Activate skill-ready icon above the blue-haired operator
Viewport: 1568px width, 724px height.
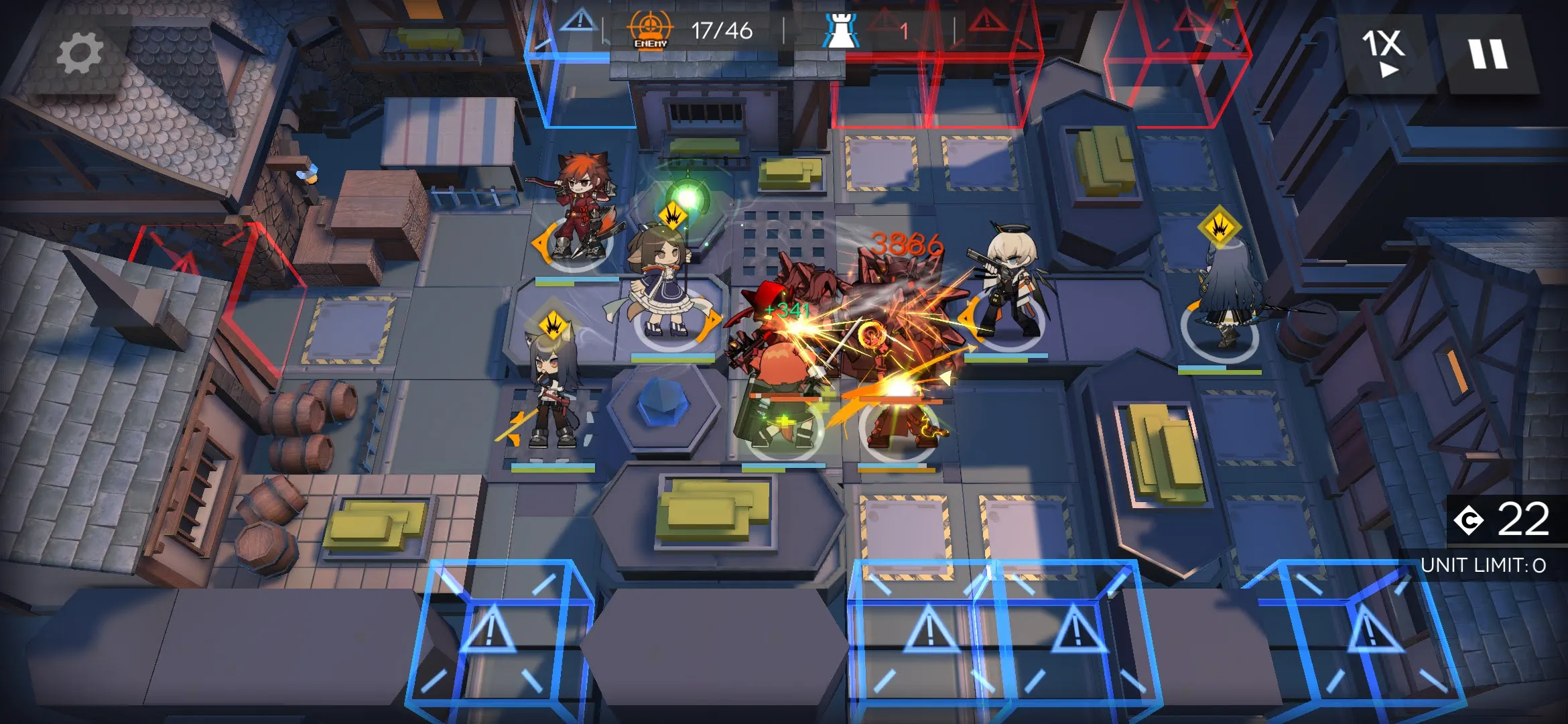(1219, 227)
